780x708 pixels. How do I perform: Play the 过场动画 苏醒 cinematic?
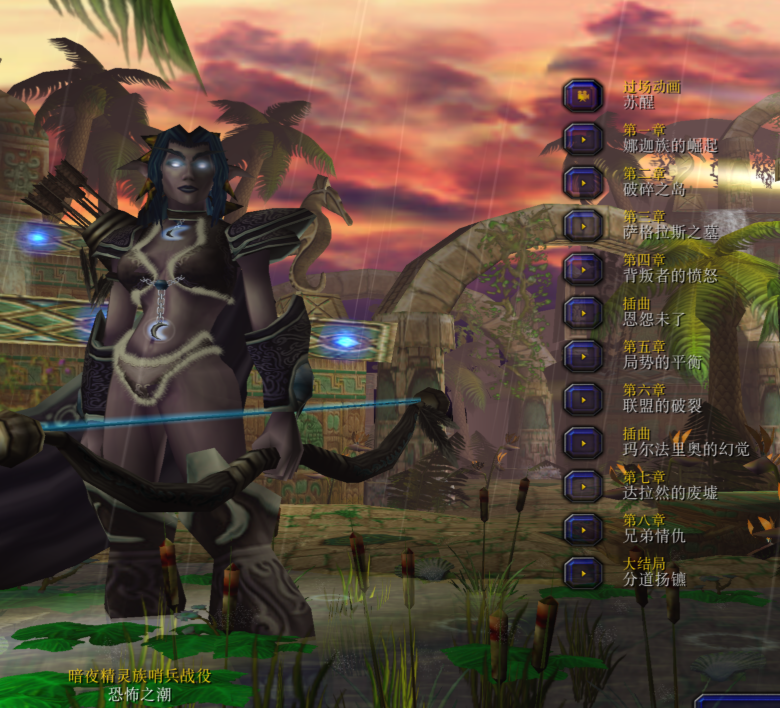(x=582, y=96)
